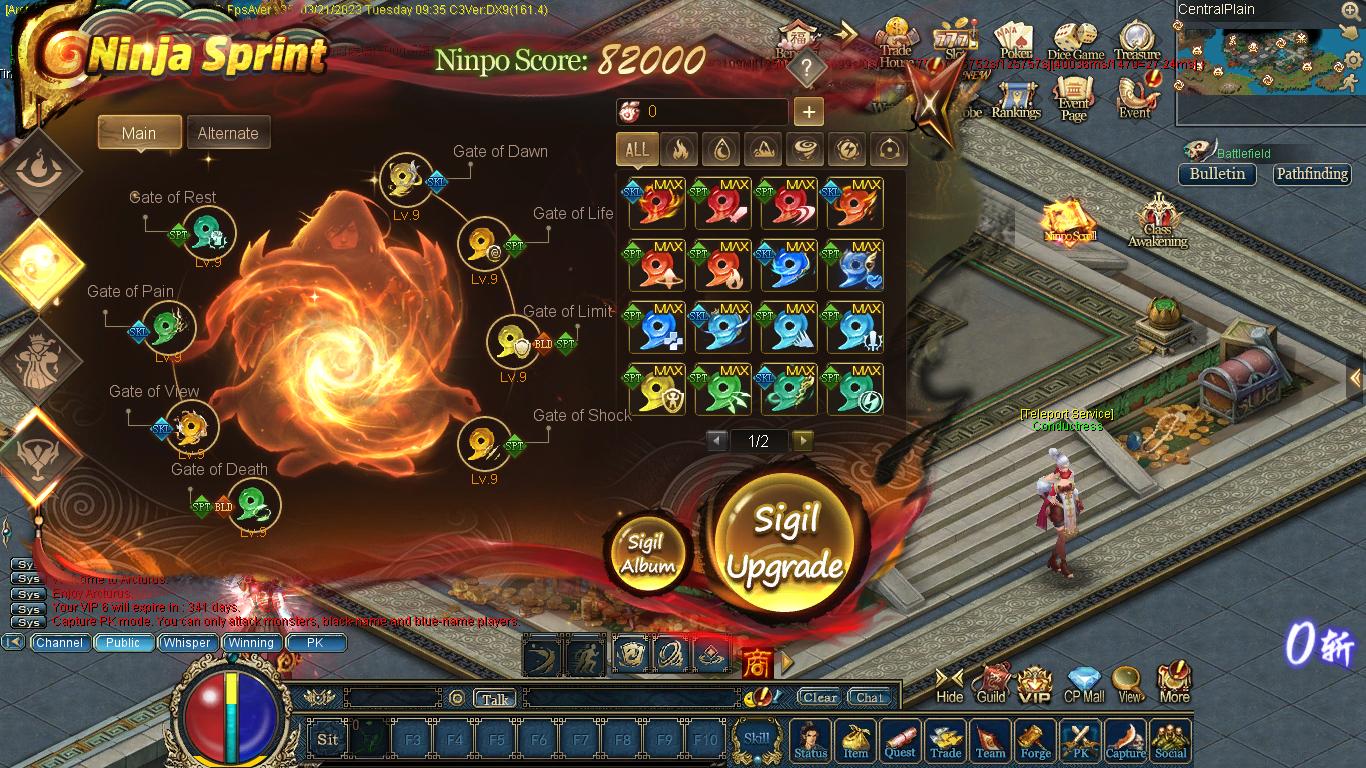
Task: Open the Sigil Album
Action: click(647, 554)
